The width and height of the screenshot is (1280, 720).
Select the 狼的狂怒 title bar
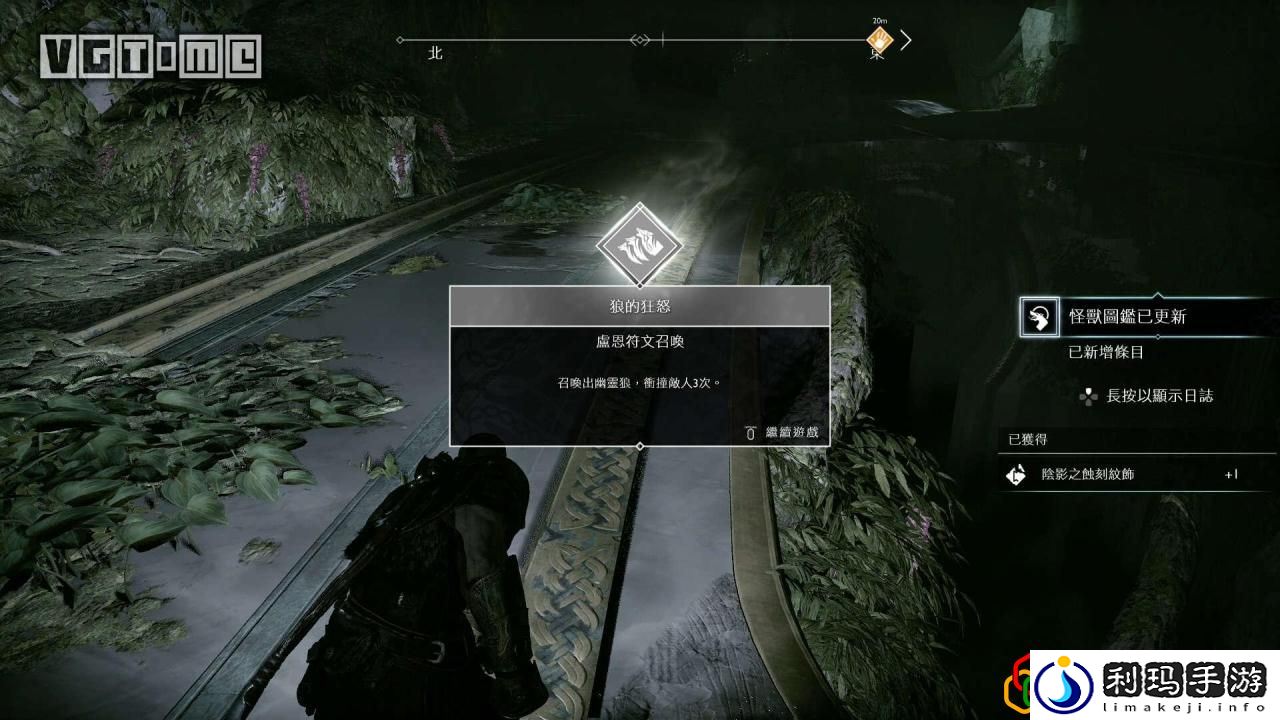[x=640, y=306]
